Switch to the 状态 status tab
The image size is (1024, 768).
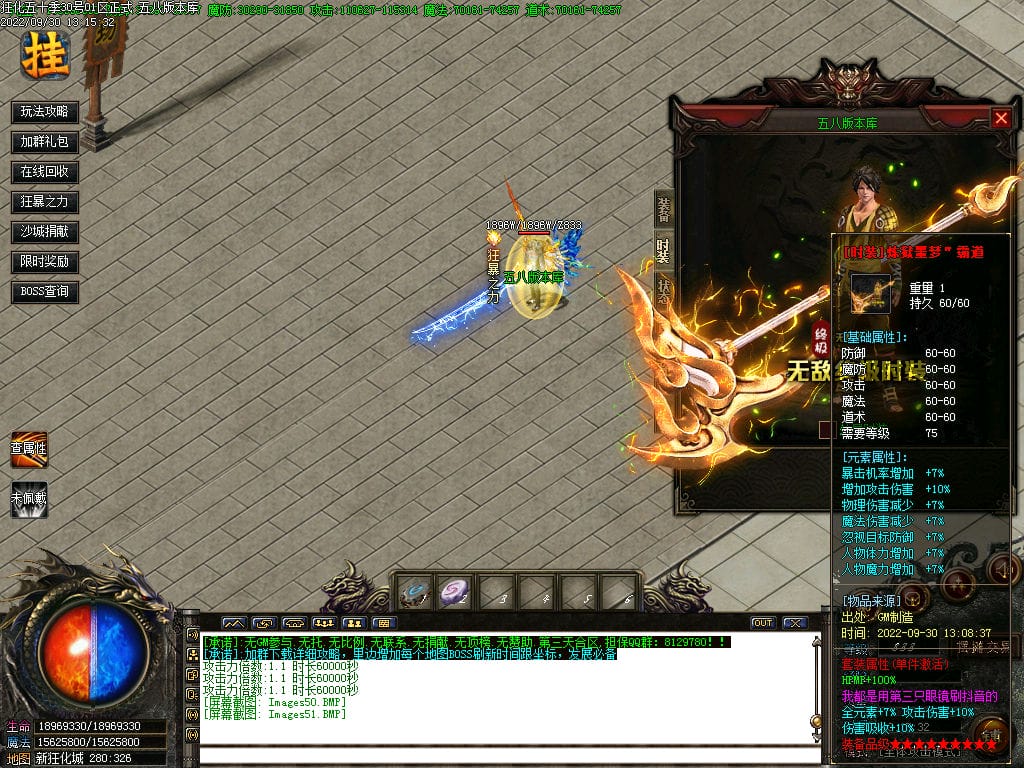(x=664, y=290)
